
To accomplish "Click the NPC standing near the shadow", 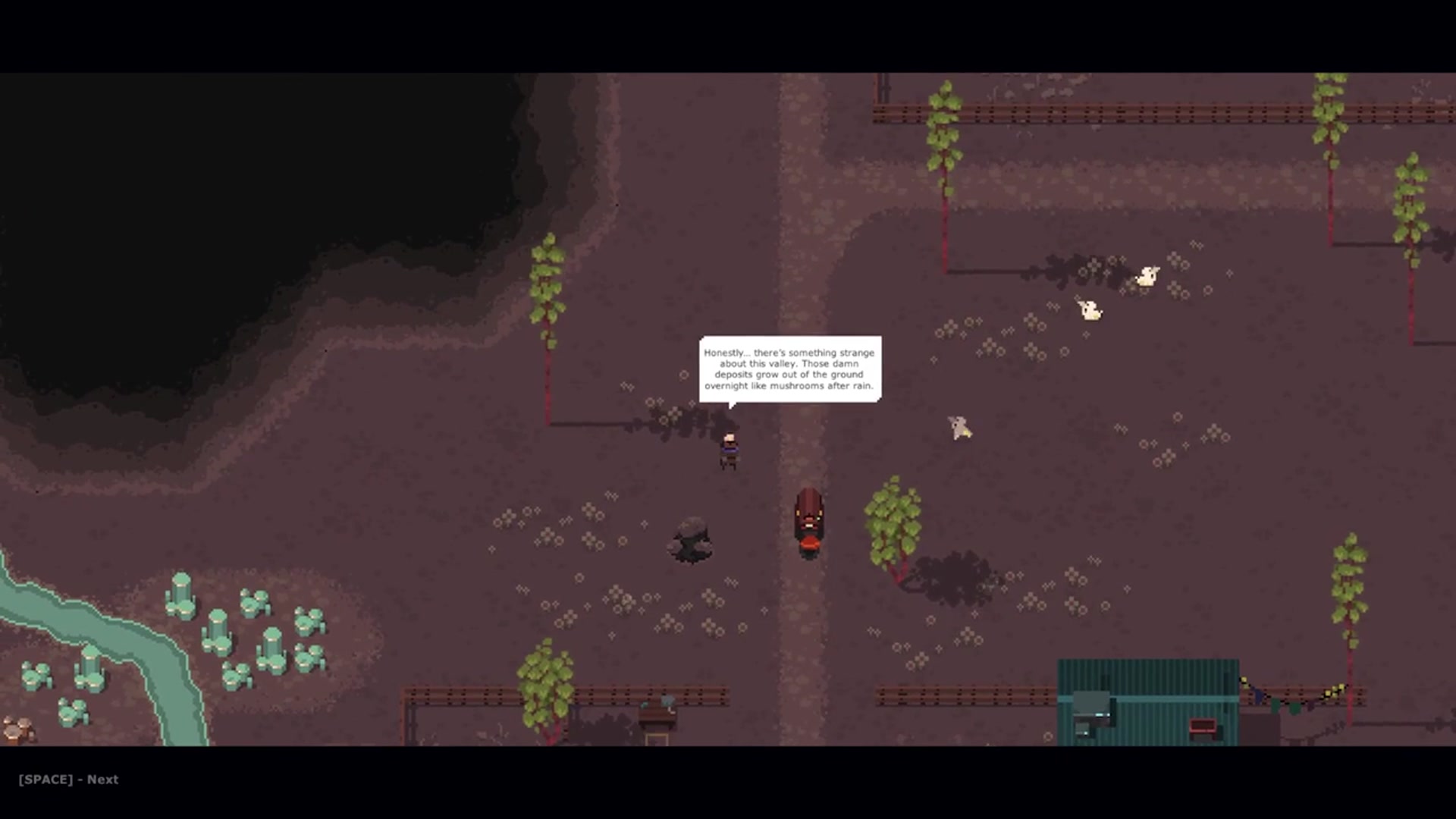I will (x=730, y=447).
